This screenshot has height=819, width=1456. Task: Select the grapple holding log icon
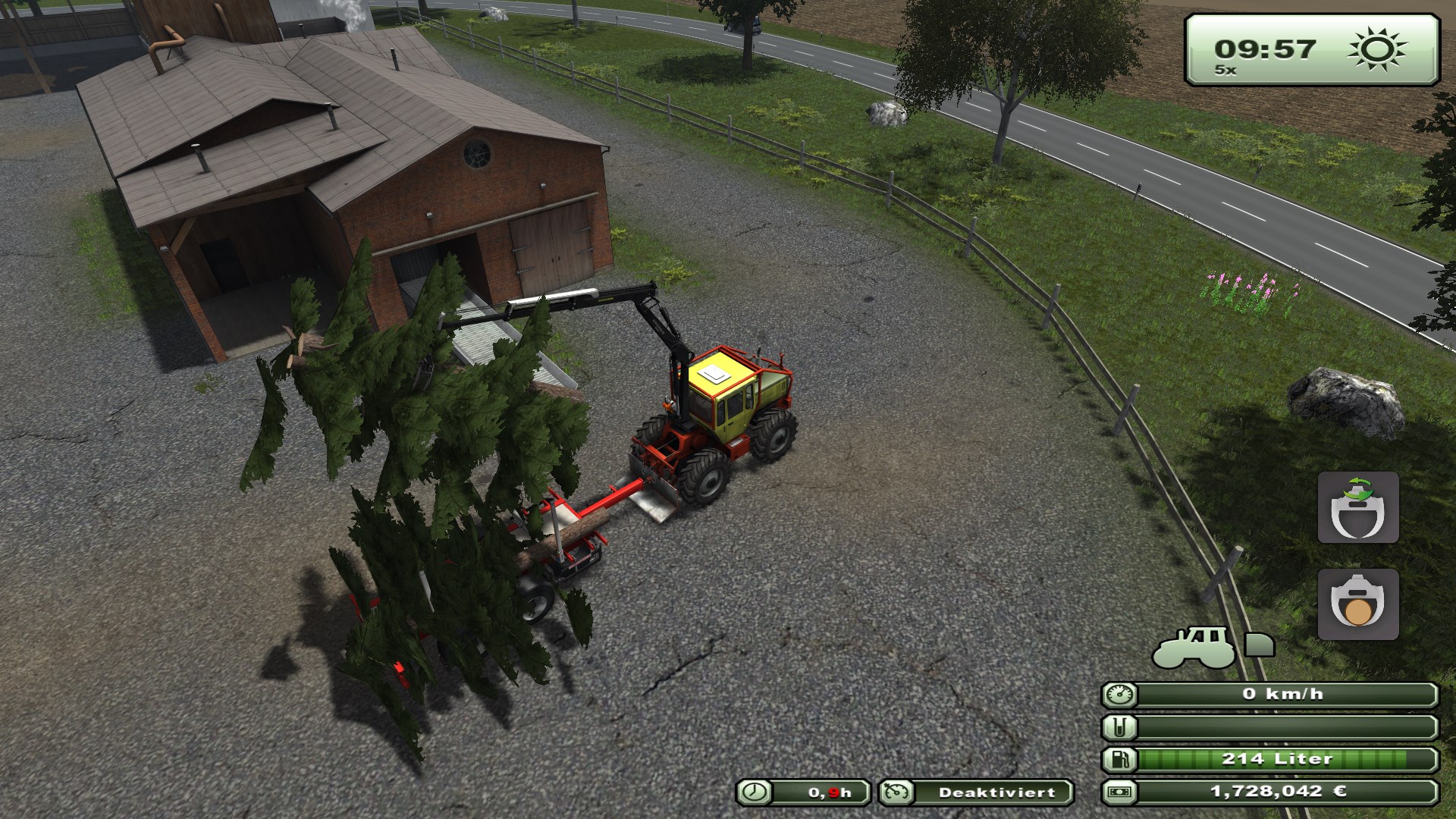pos(1357,604)
